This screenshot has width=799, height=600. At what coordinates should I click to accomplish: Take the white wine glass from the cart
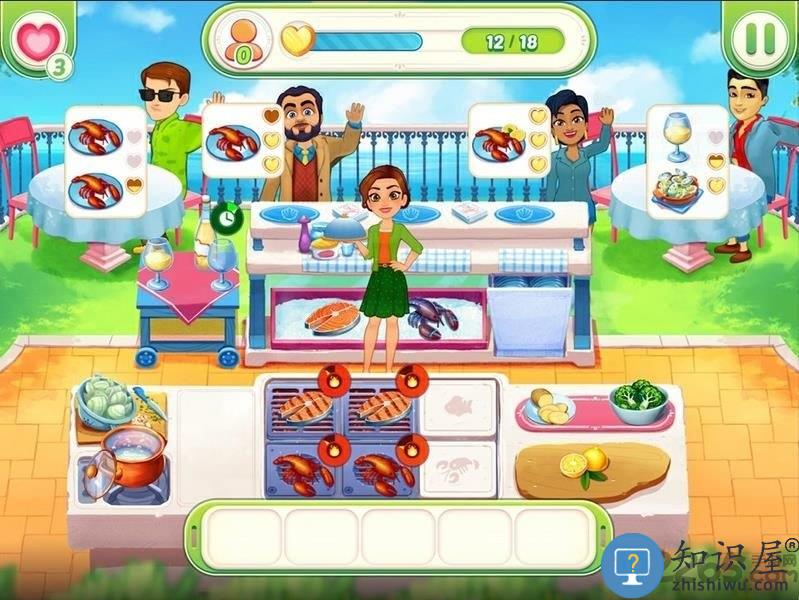(x=159, y=264)
